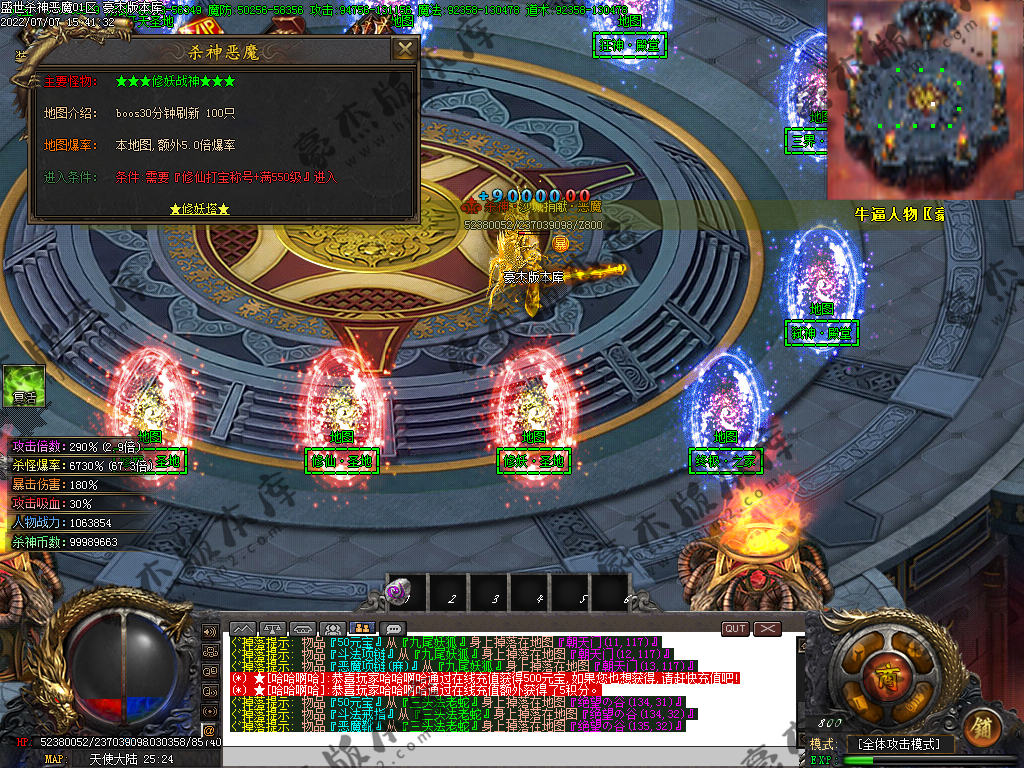Select the highlighted people icon above chat

pyautogui.click(x=363, y=629)
